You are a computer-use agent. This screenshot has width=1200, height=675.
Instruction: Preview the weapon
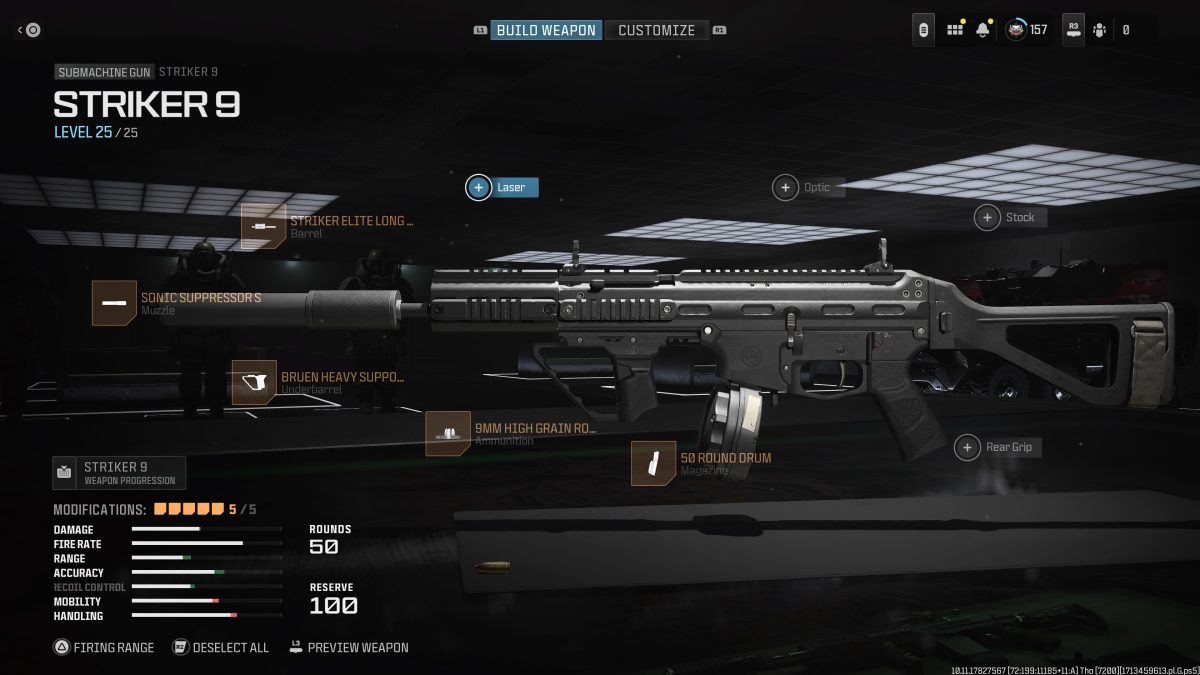coord(349,647)
